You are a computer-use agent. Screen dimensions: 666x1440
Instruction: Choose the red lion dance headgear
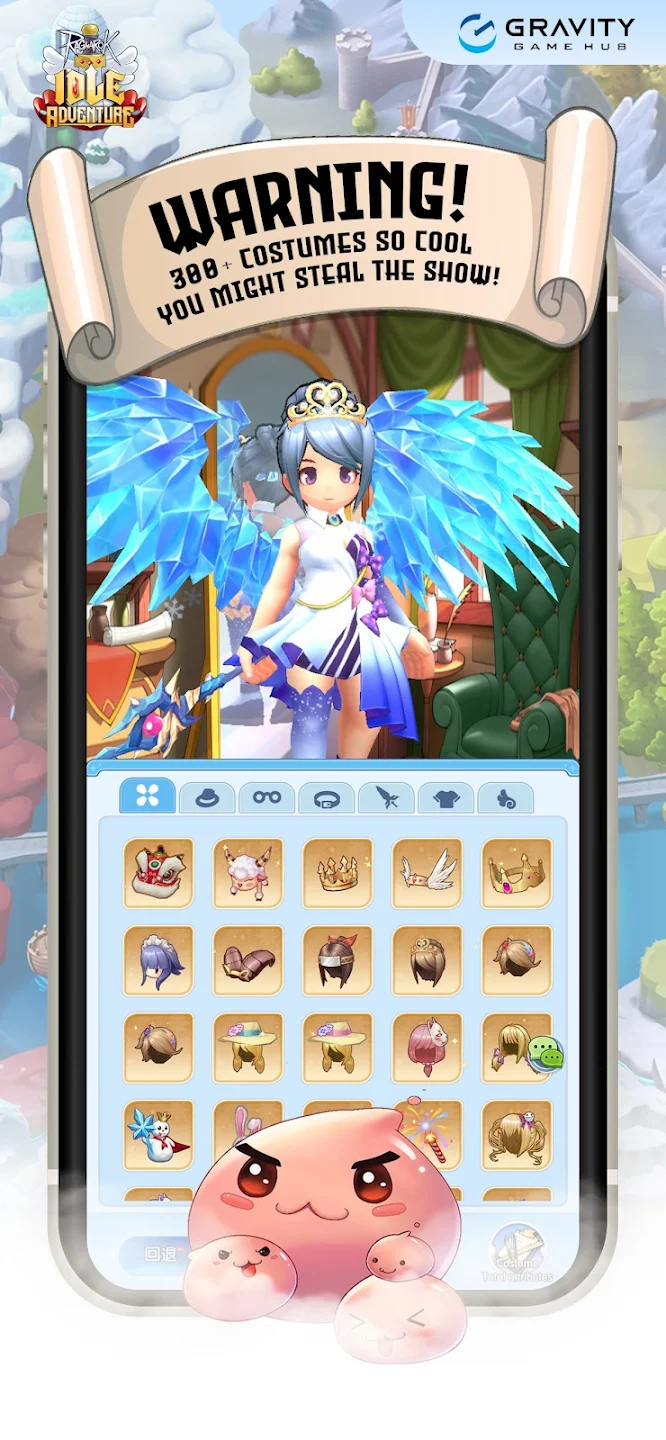tap(158, 873)
